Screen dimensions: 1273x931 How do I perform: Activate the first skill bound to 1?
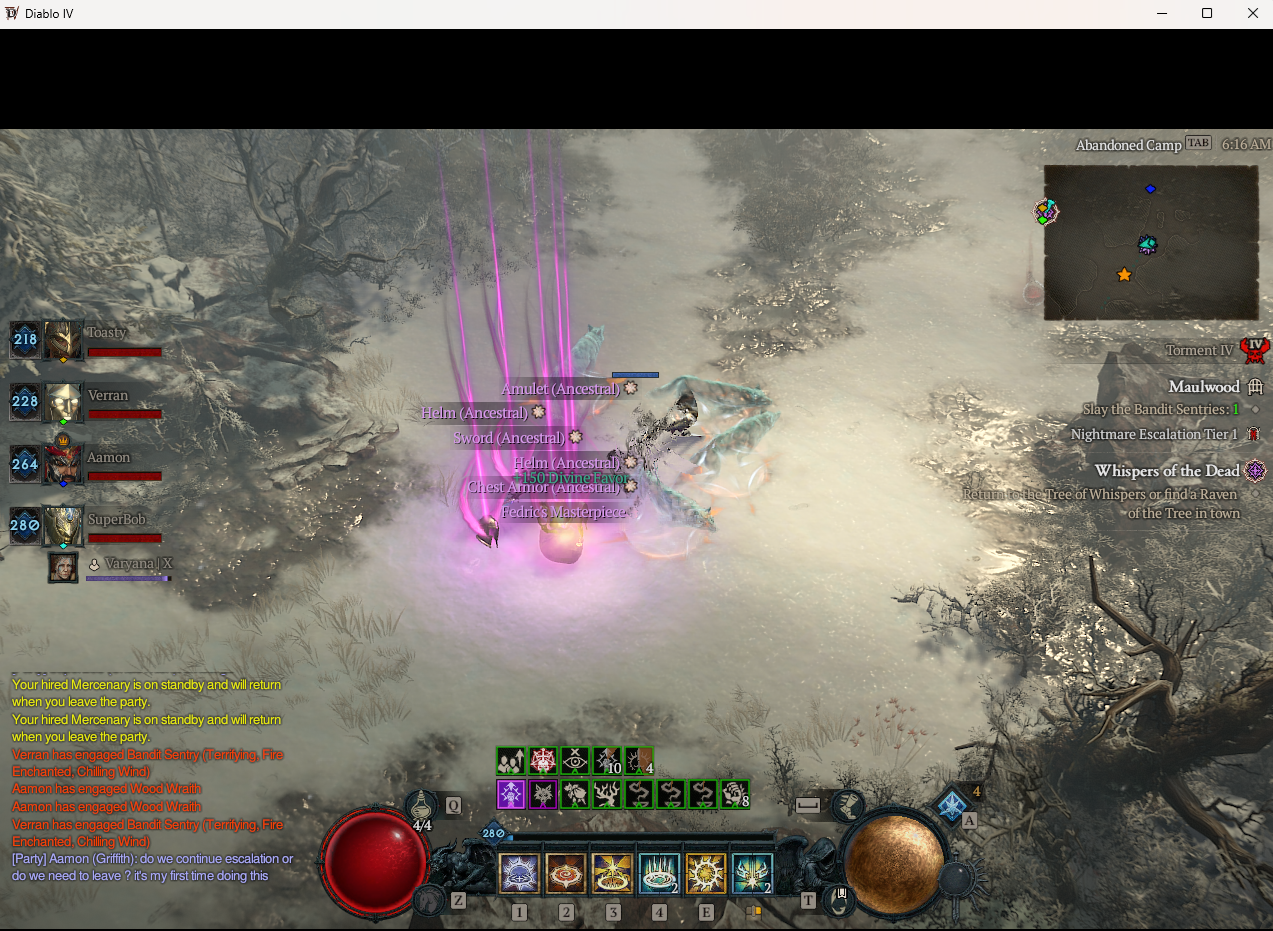pos(520,874)
